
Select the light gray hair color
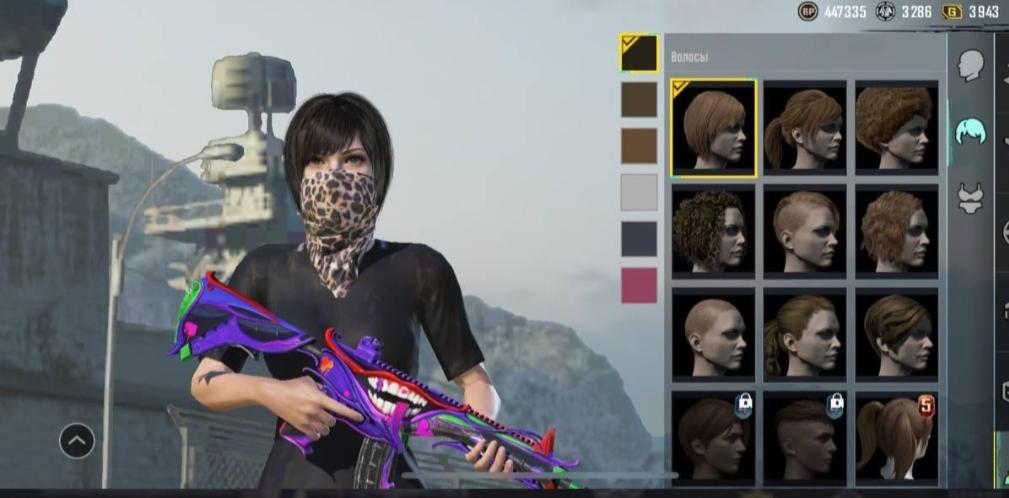tap(639, 192)
